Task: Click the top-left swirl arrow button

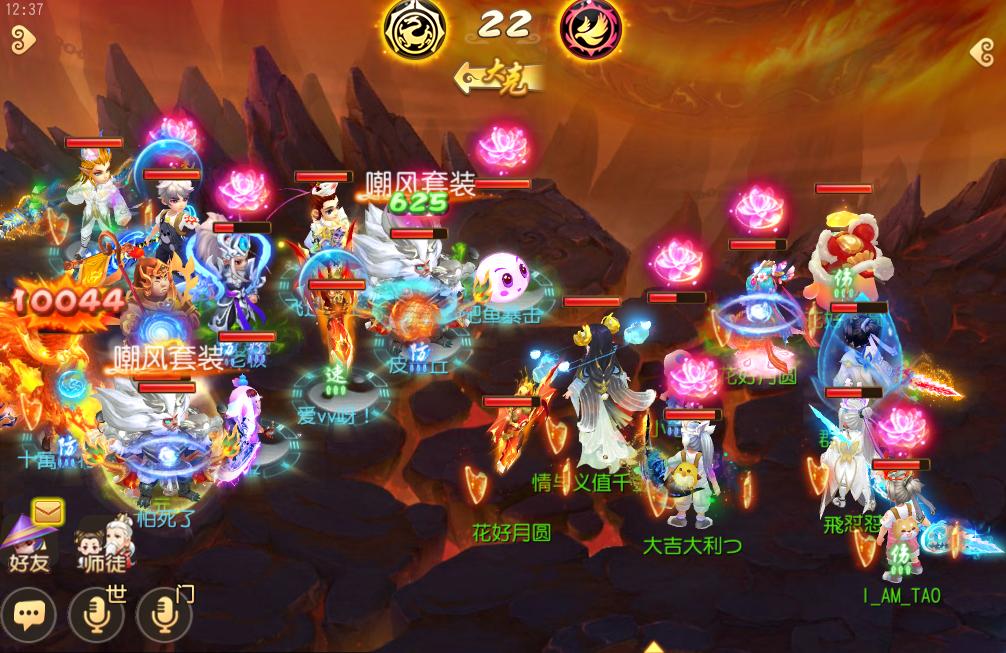Action: click(x=22, y=41)
